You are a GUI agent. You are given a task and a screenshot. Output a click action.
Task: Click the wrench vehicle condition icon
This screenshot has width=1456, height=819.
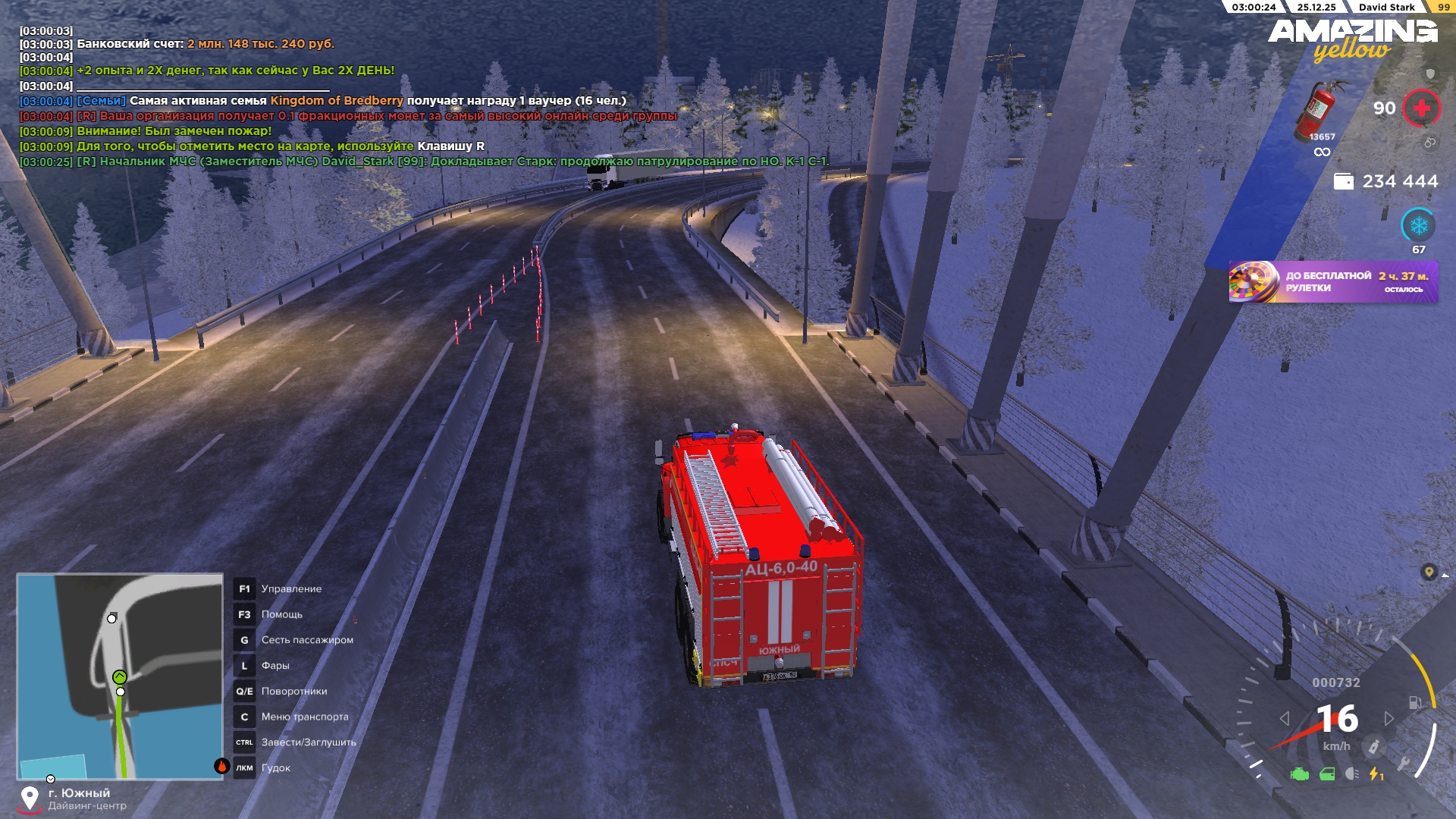(x=1404, y=763)
